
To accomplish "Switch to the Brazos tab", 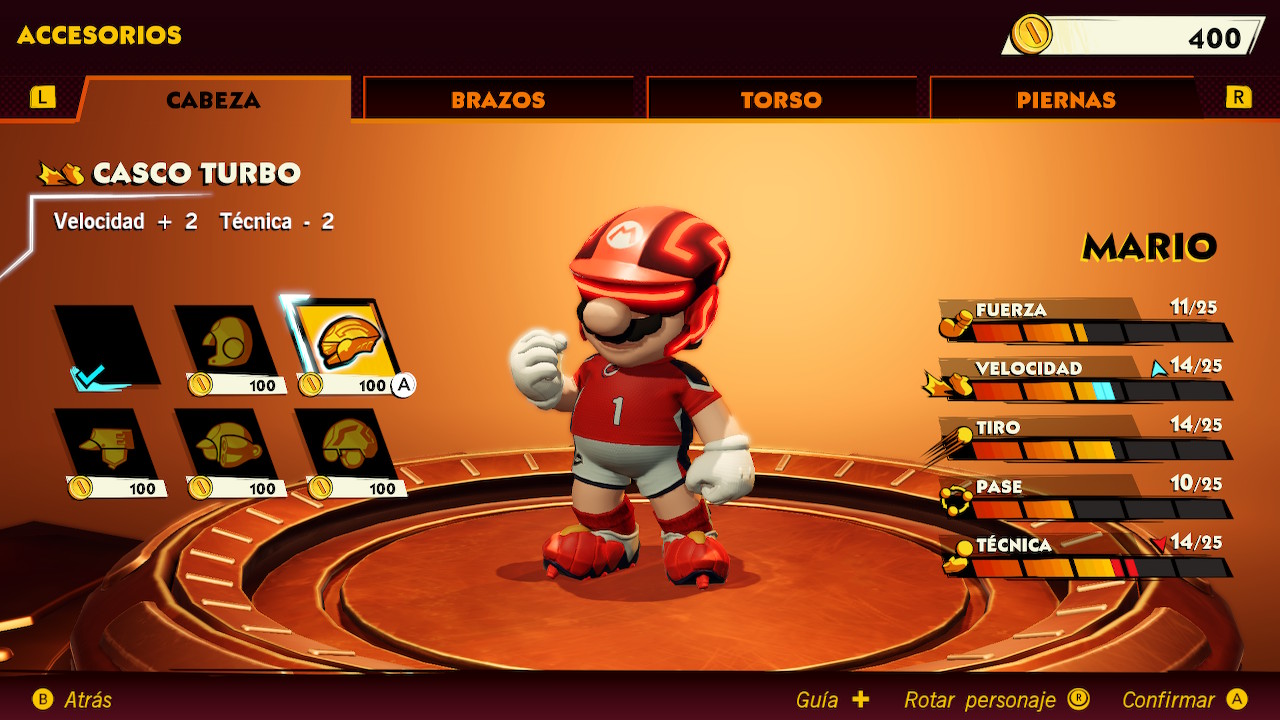I will coord(497,100).
